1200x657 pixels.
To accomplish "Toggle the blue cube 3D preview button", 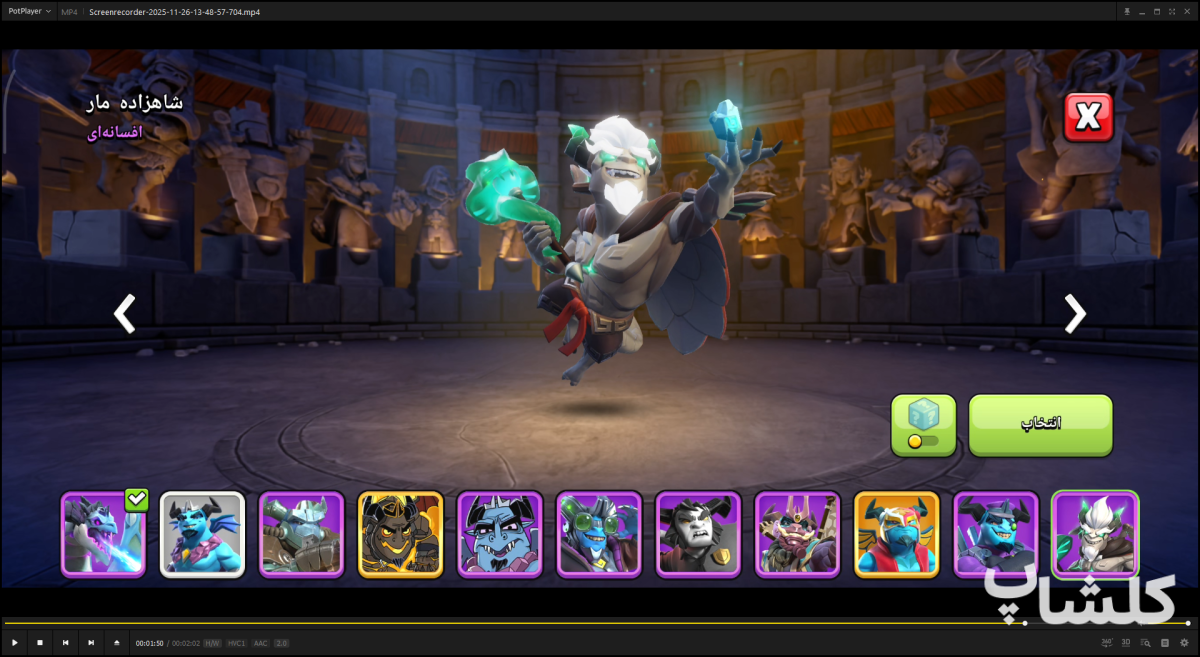I will pyautogui.click(x=923, y=424).
